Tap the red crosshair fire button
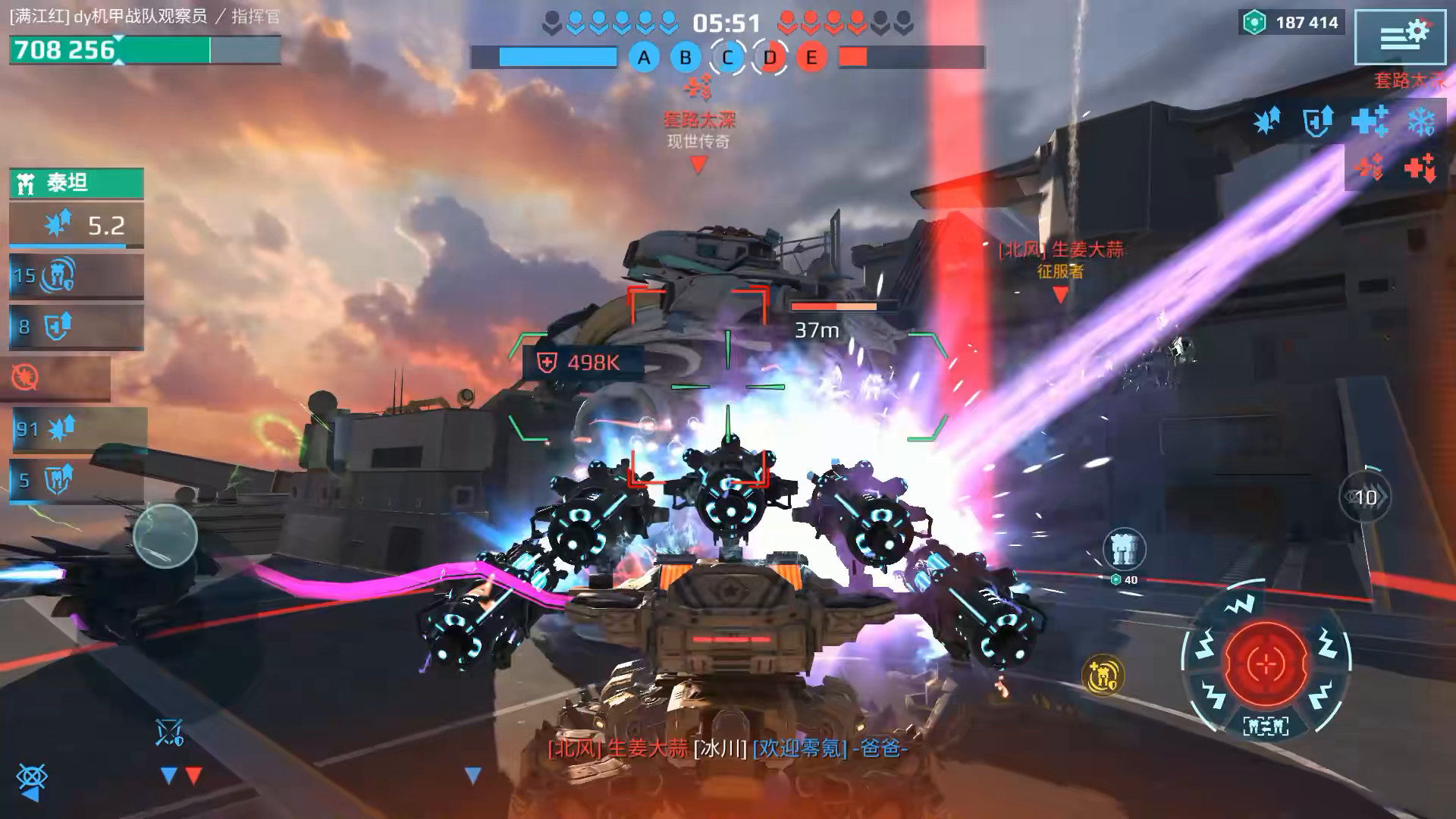Screen dimensions: 1456x819 click(x=1265, y=664)
